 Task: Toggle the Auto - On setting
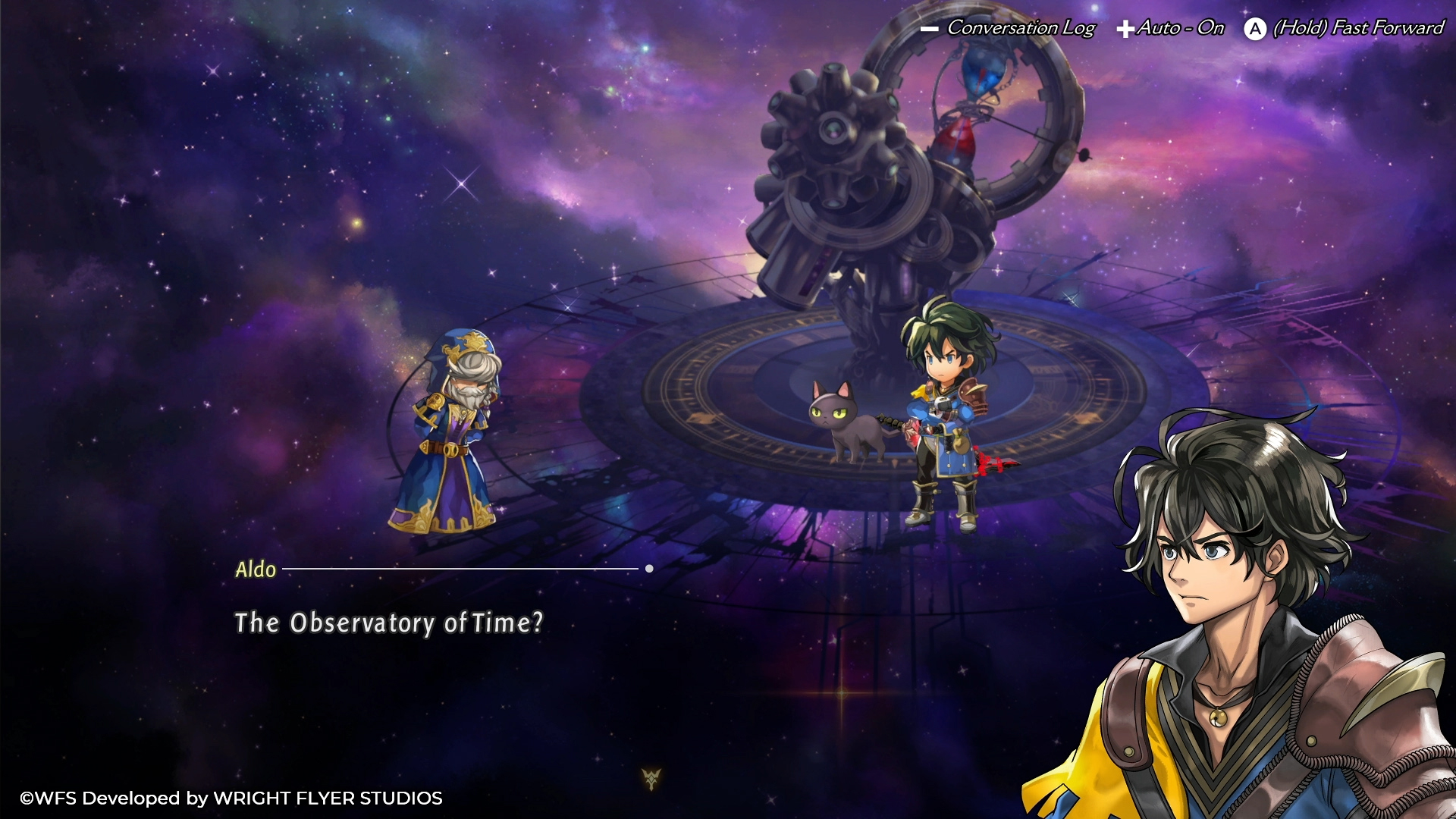(1171, 28)
